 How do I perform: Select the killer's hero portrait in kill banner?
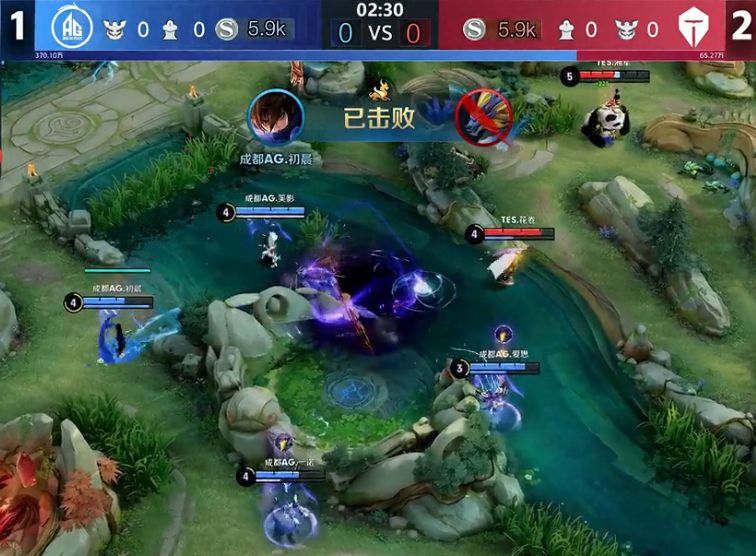(x=275, y=118)
